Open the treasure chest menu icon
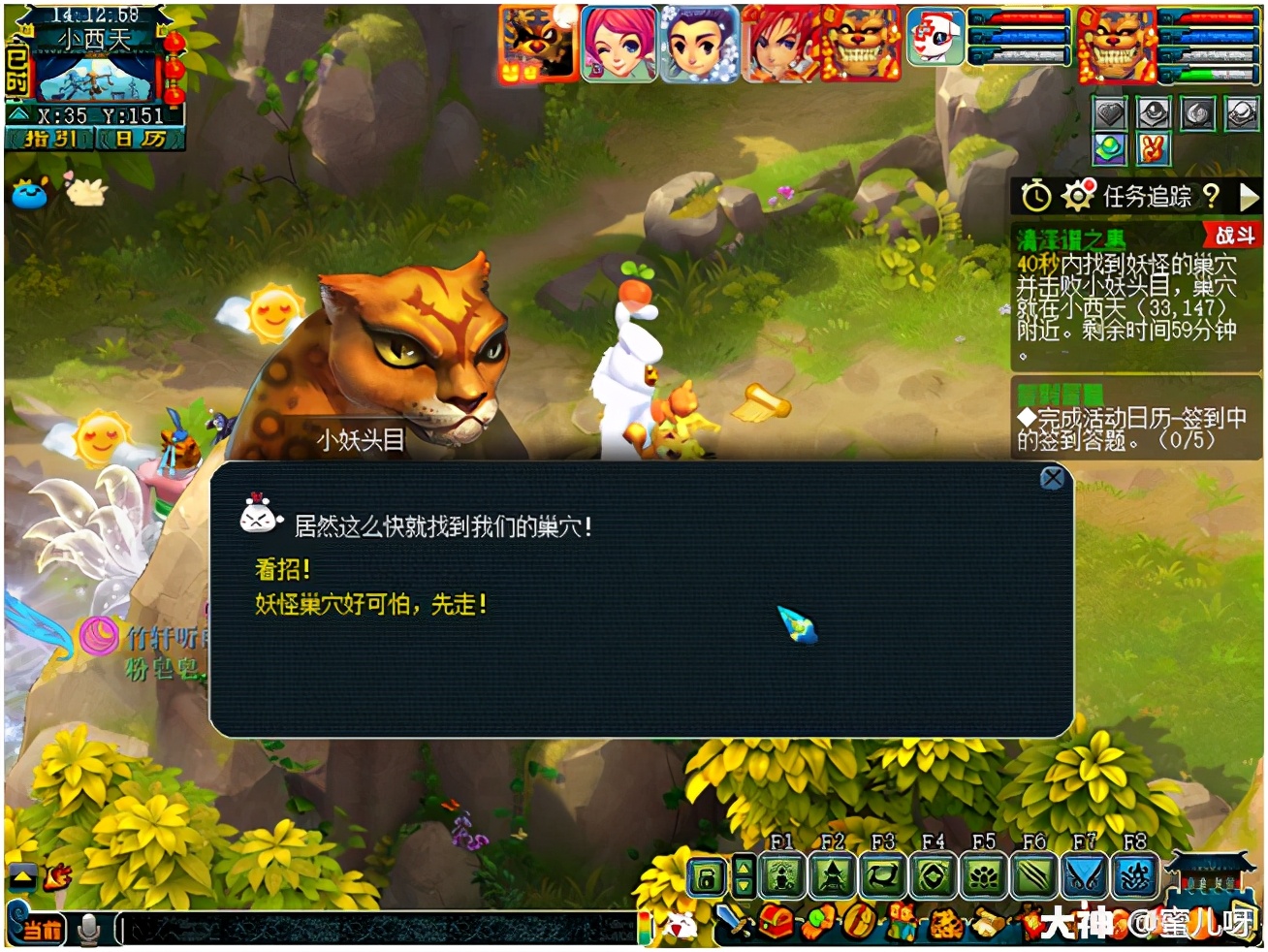Screen dimensions: 1268x952 tap(776, 923)
